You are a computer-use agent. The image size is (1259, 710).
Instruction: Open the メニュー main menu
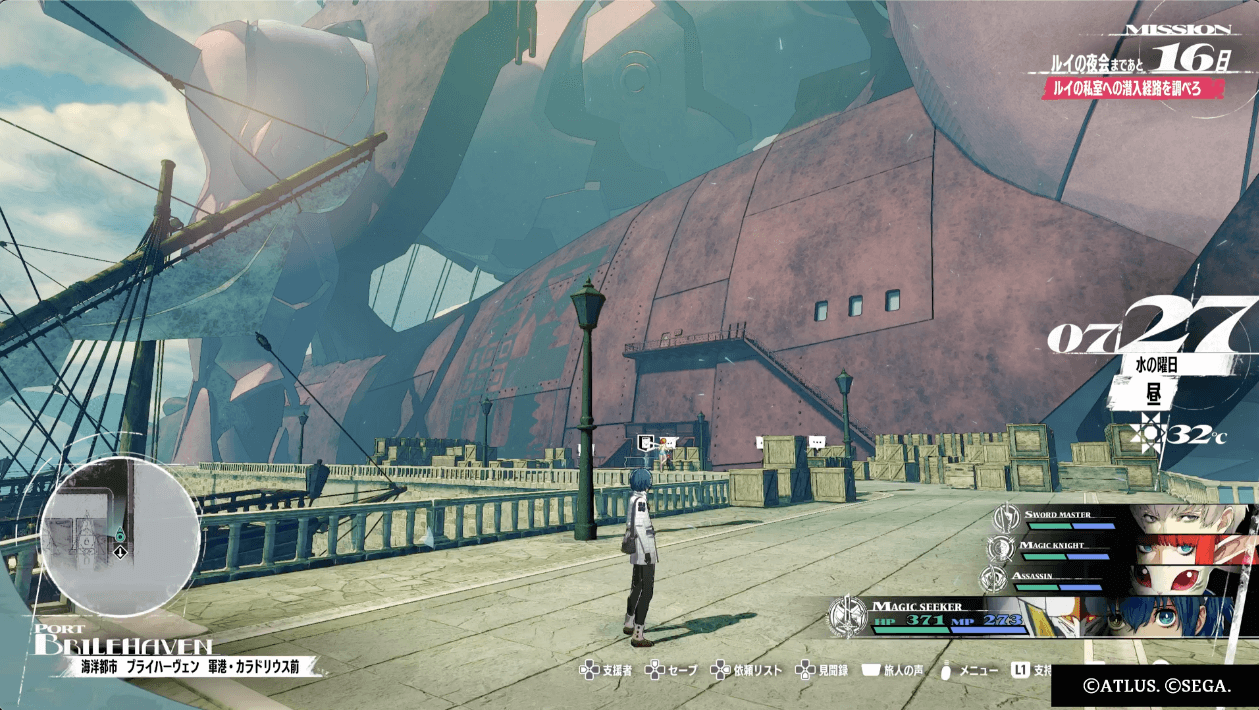968,670
